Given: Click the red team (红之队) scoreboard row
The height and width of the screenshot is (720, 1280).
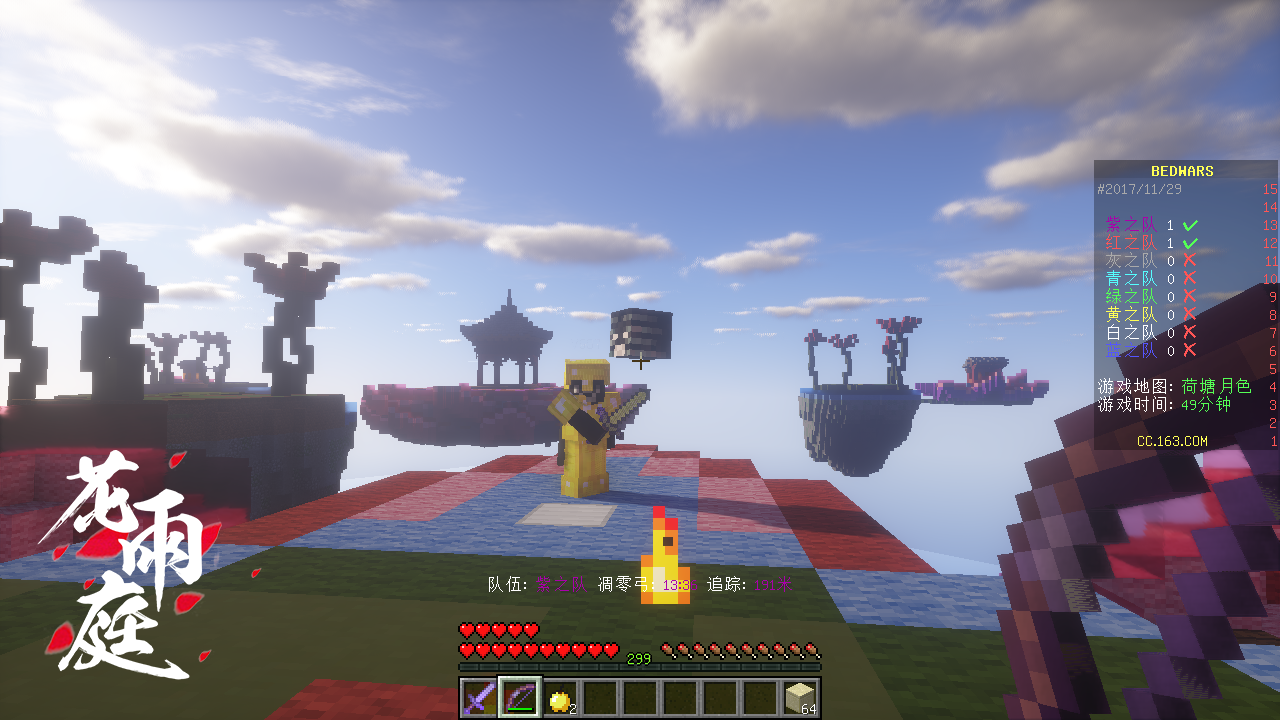Looking at the screenshot, I should (x=1150, y=243).
